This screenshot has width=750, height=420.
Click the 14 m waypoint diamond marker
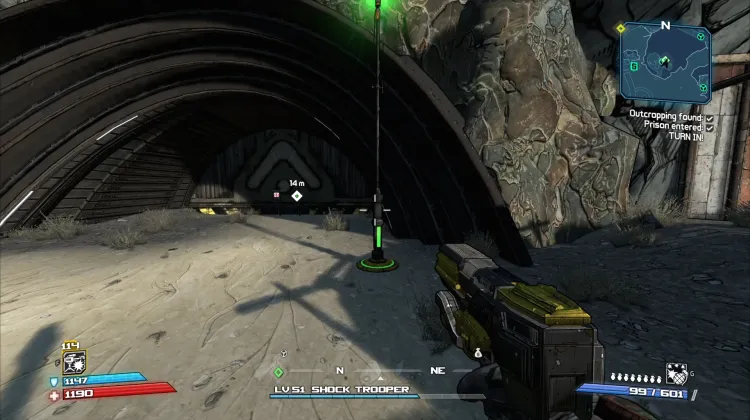296,196
